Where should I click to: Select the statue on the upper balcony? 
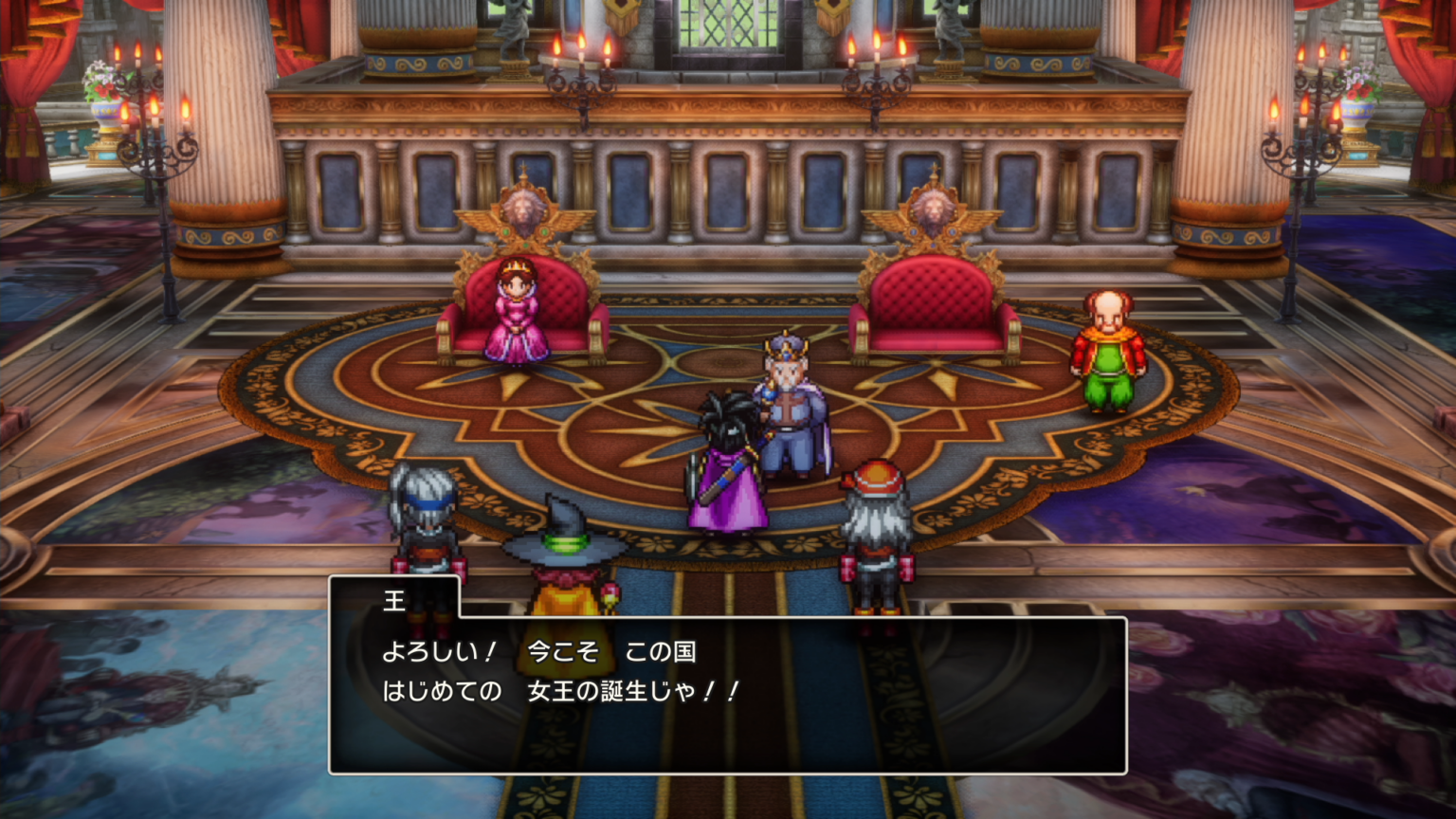pyautogui.click(x=512, y=19)
